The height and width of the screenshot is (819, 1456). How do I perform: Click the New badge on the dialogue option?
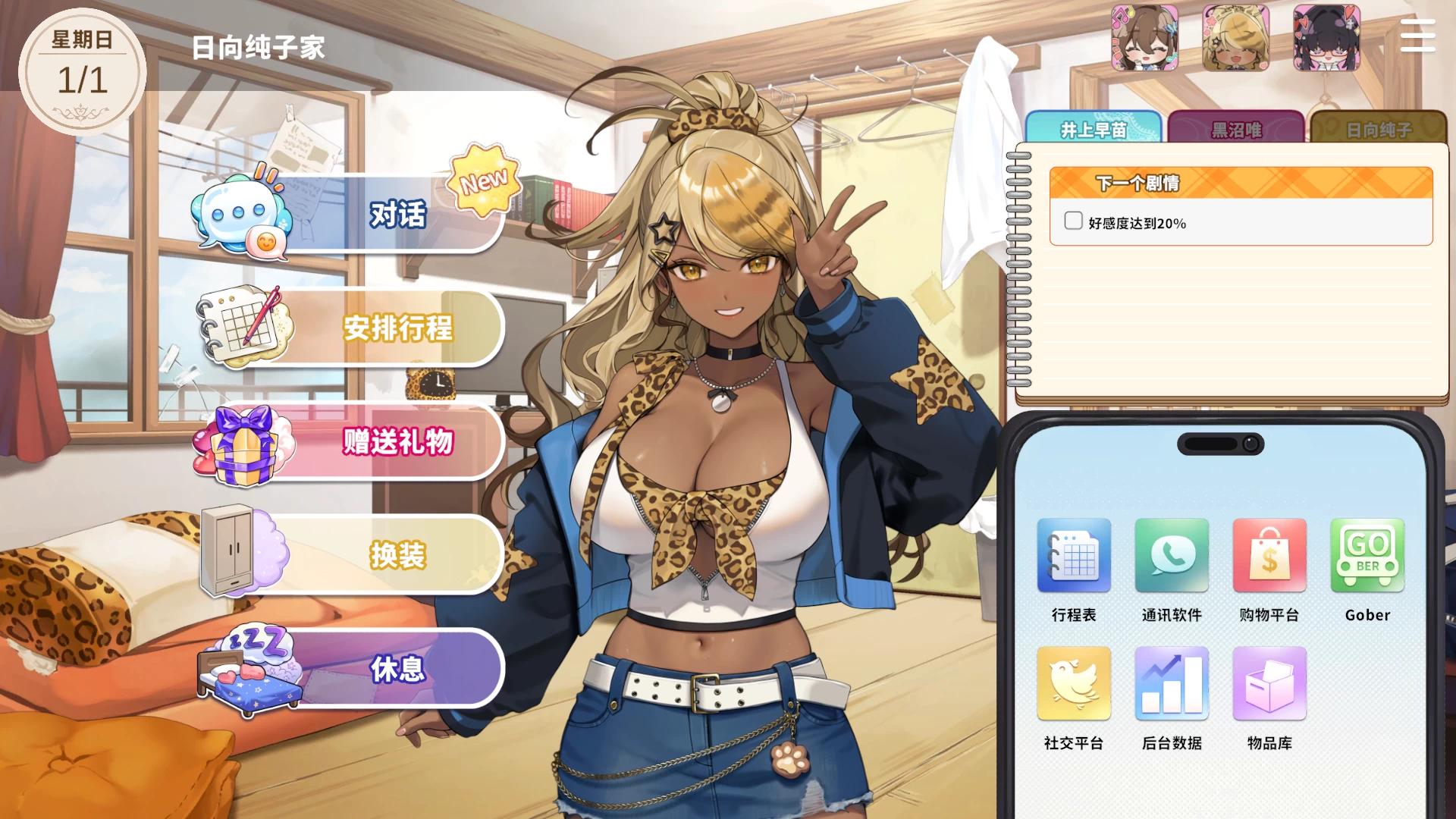[x=484, y=180]
